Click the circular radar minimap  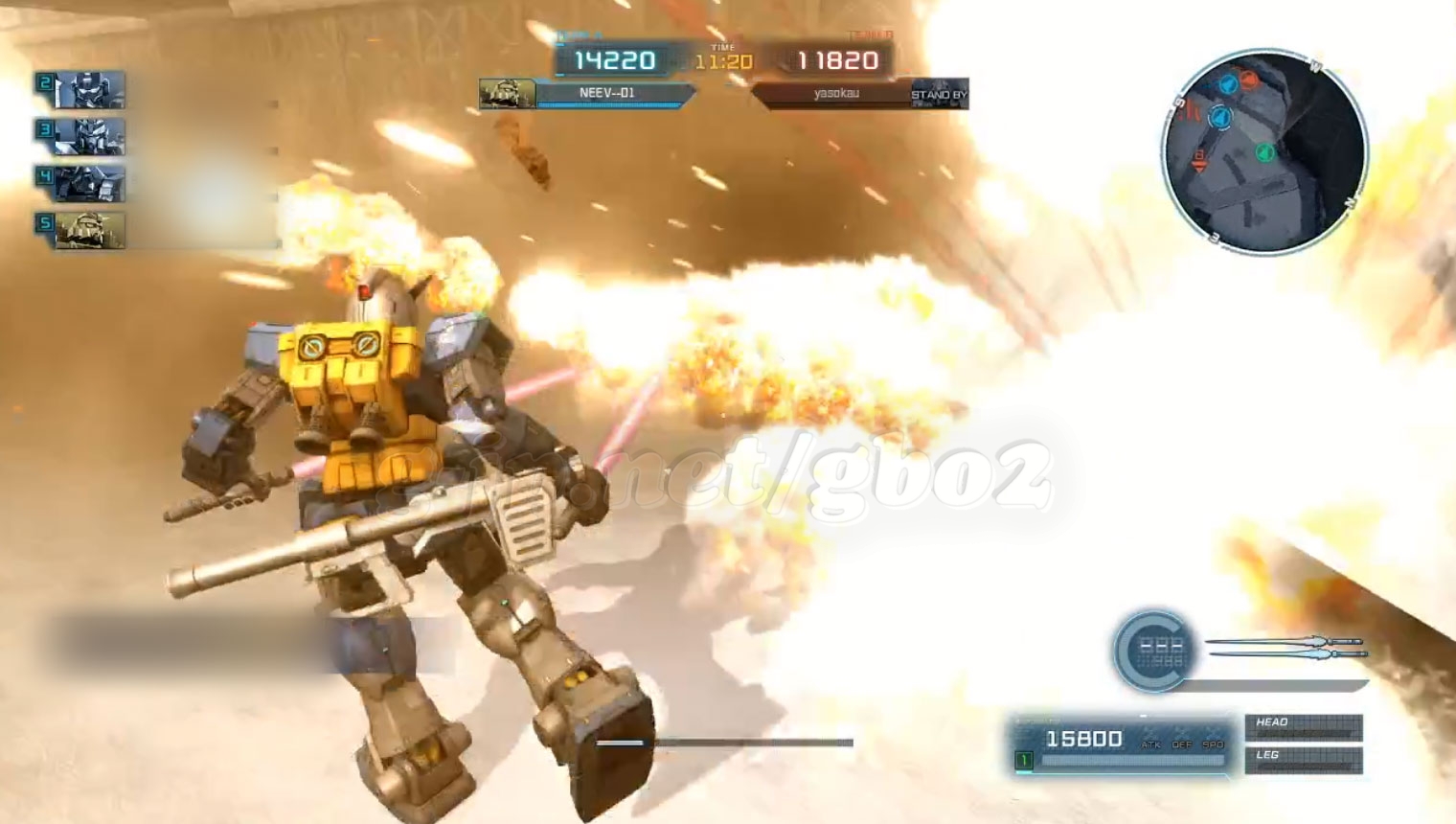point(1264,153)
